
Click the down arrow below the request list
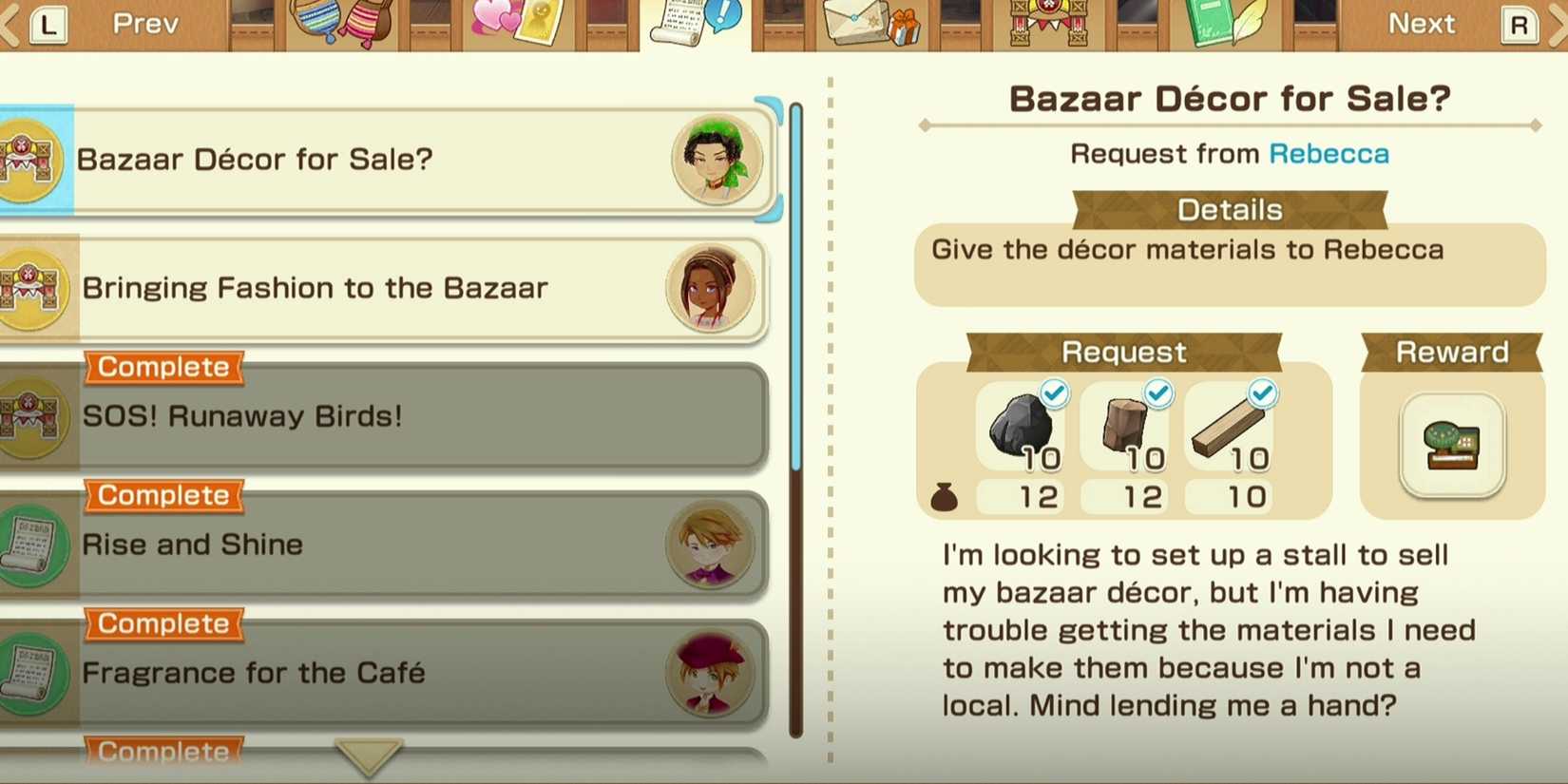click(369, 756)
